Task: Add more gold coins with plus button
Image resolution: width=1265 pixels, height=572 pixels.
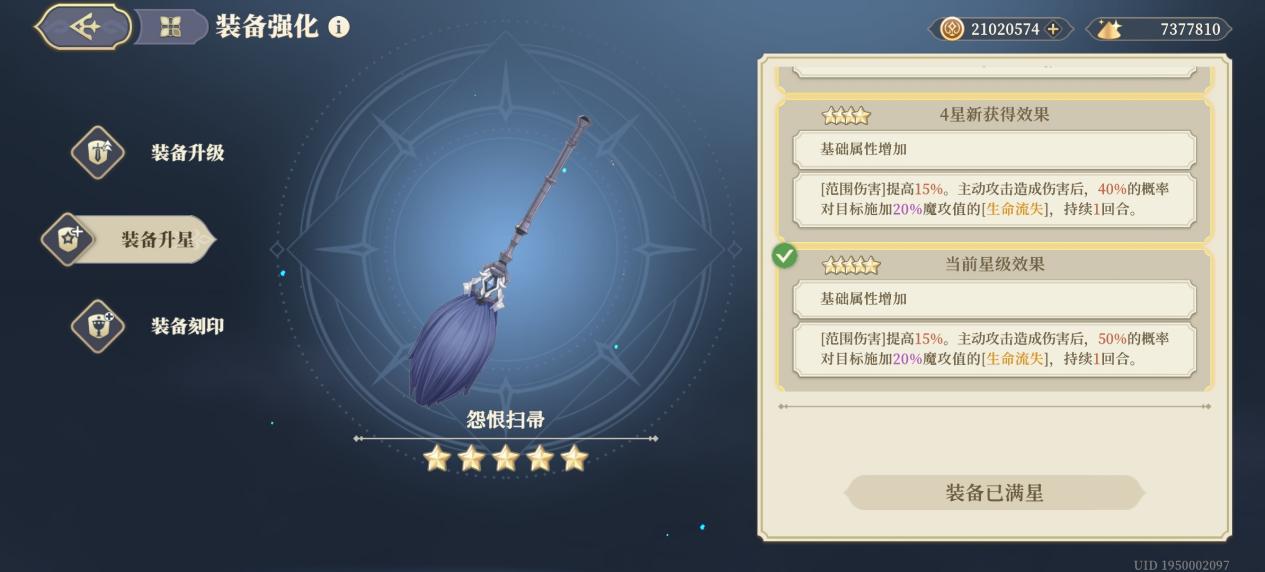Action: click(1053, 29)
